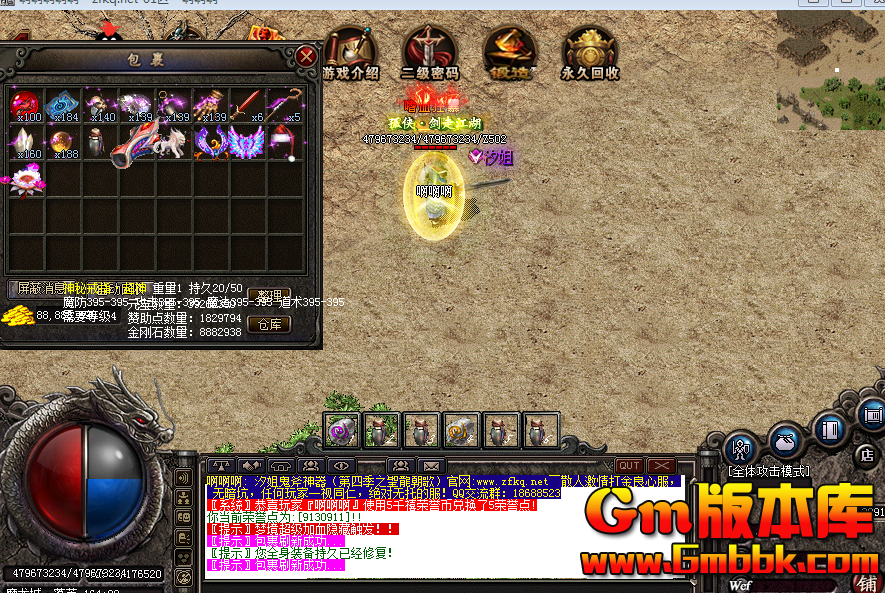885x593 pixels.
Task: Use the golden scroll quick belt item
Action: tap(461, 430)
